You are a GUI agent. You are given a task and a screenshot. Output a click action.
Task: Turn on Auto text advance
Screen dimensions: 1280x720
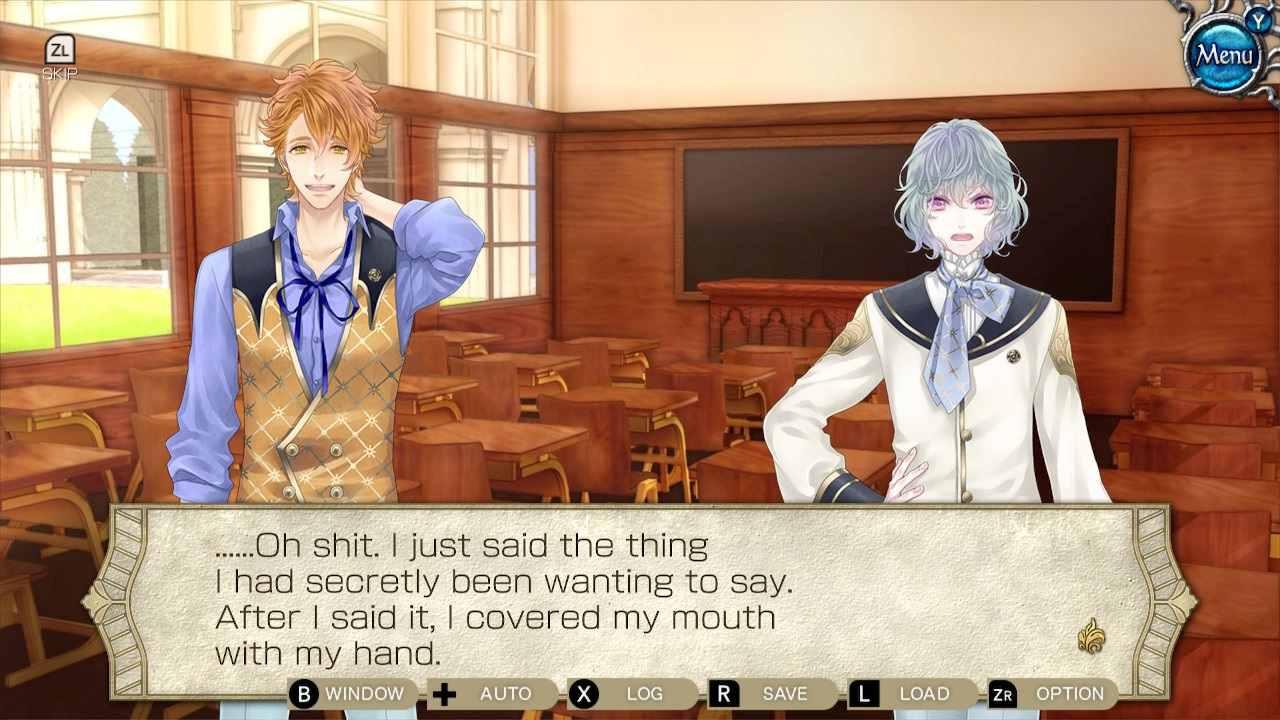(x=491, y=694)
